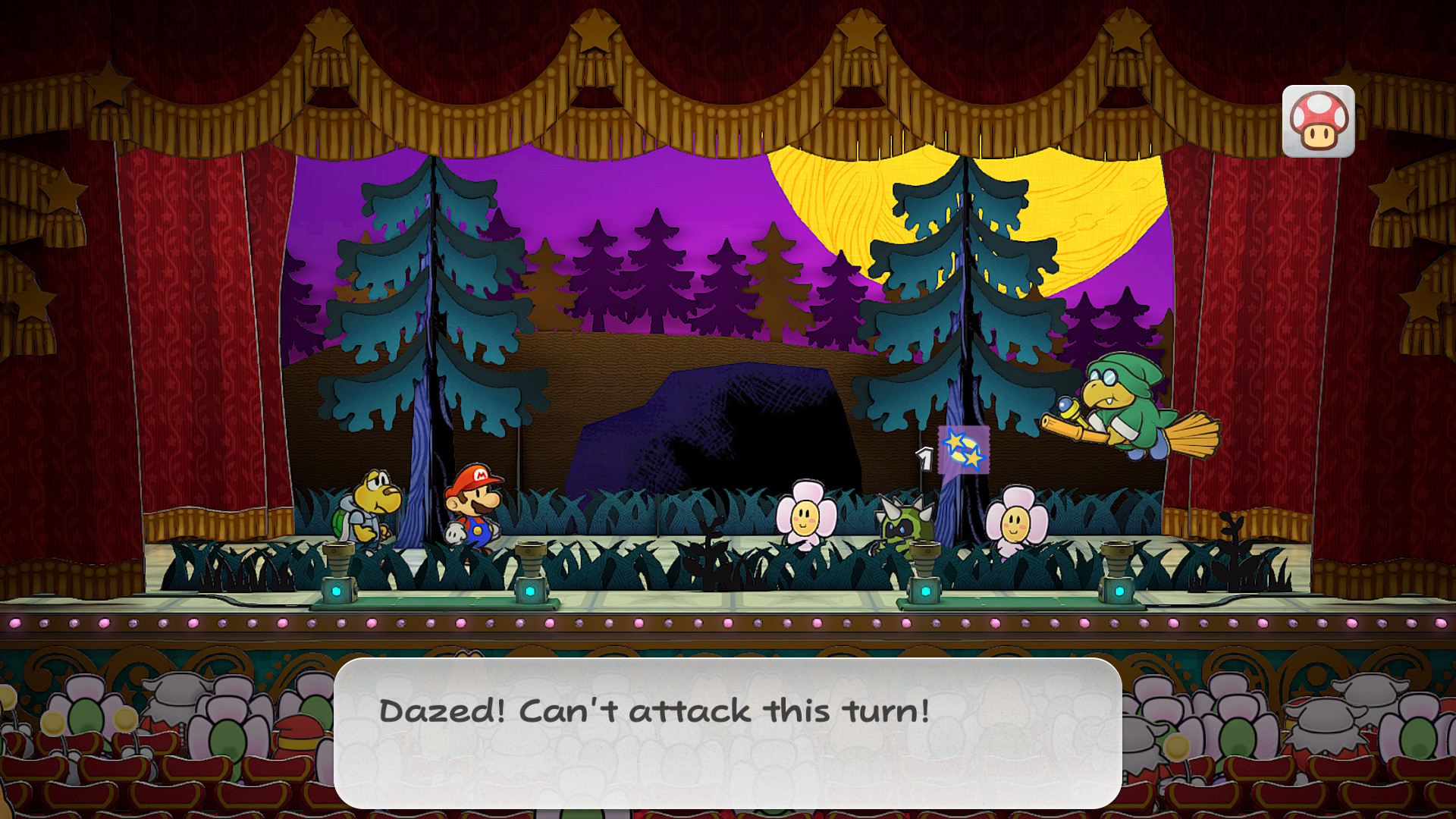Click the Mushroom item icon top right
1456x819 pixels.
1319,121
